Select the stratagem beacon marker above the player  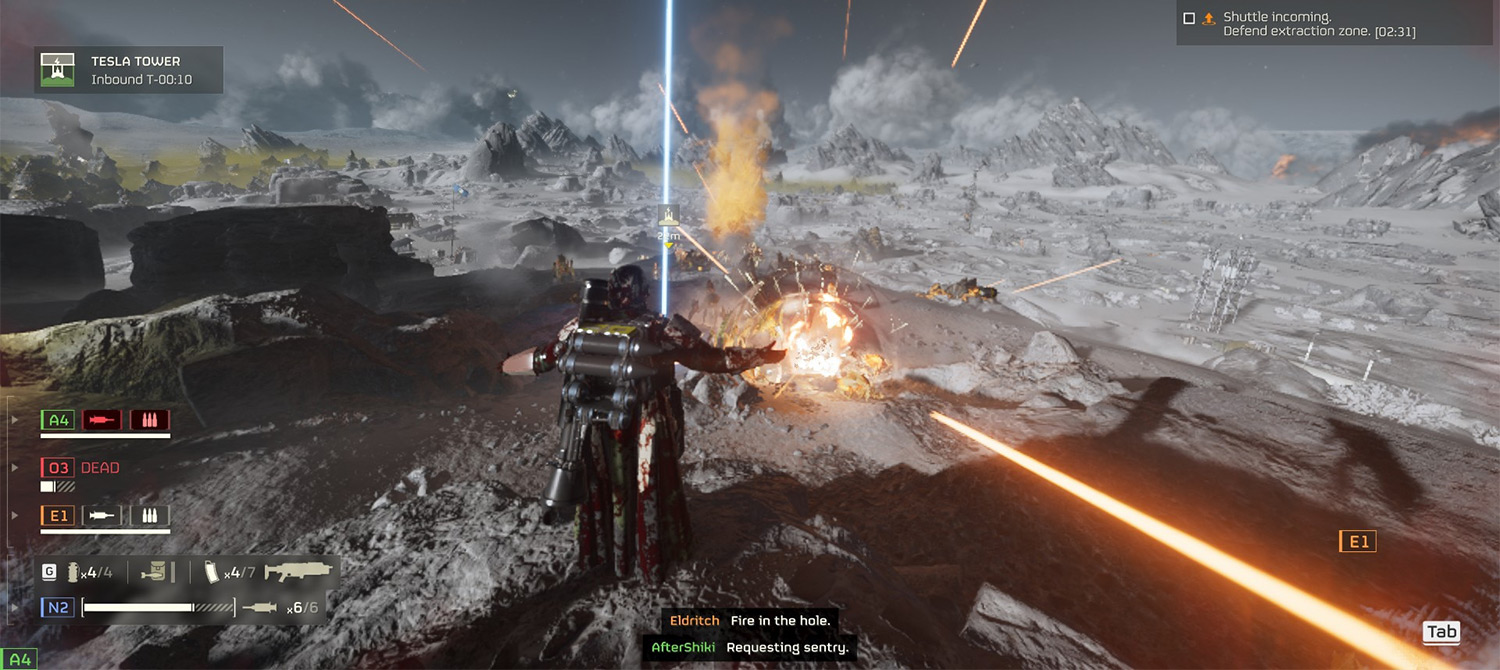coord(668,215)
